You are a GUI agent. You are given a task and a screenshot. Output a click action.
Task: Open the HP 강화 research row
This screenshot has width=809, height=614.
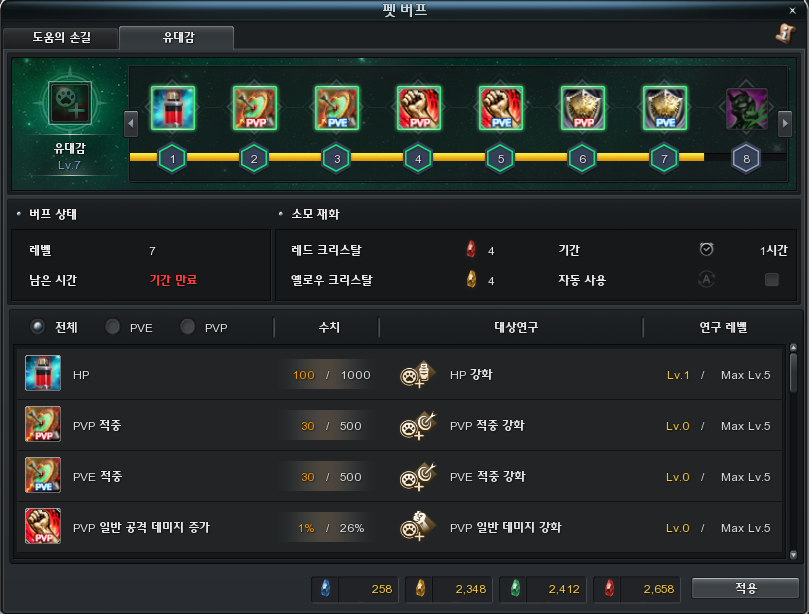pos(470,375)
